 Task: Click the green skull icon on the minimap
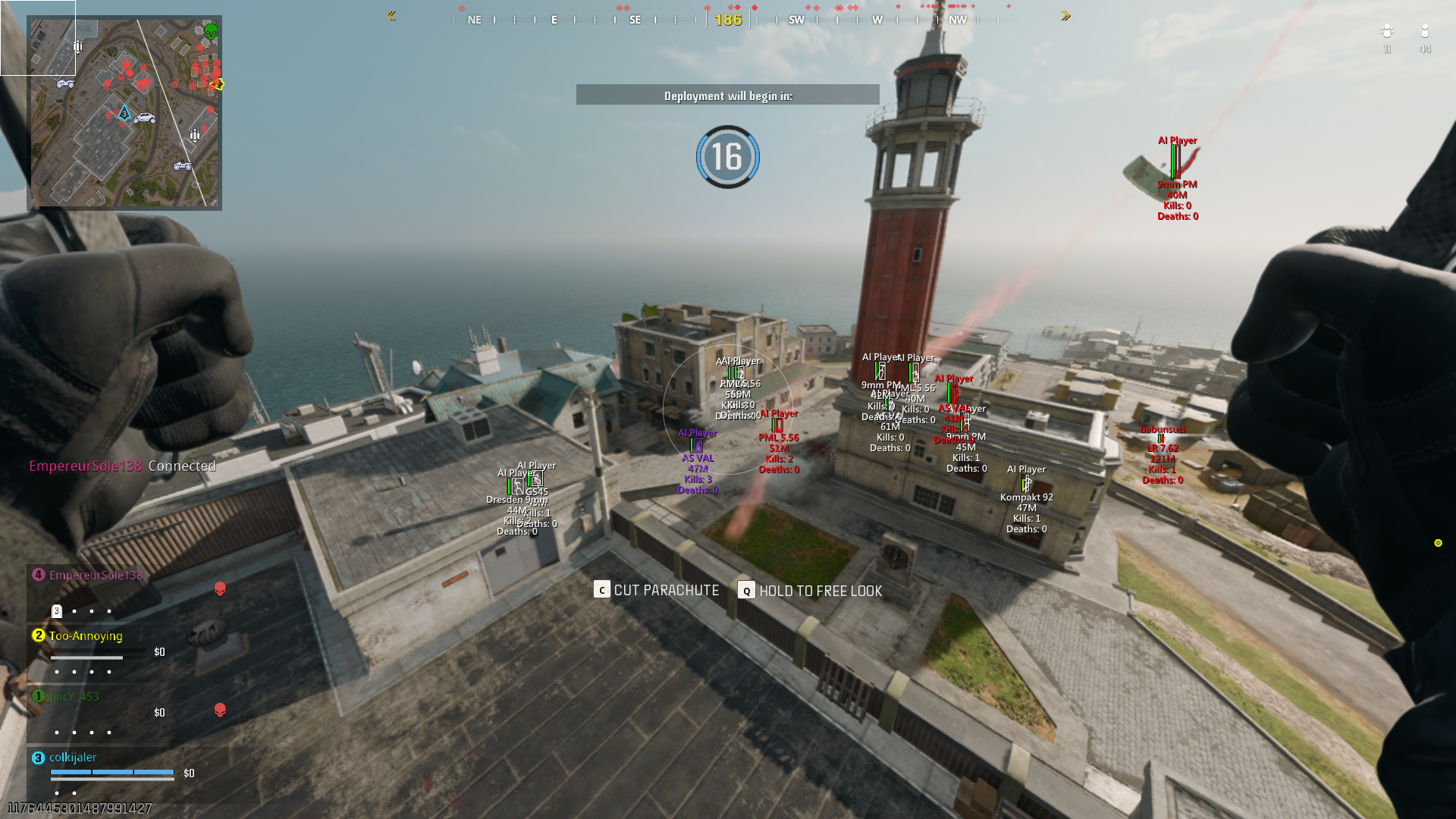210,32
